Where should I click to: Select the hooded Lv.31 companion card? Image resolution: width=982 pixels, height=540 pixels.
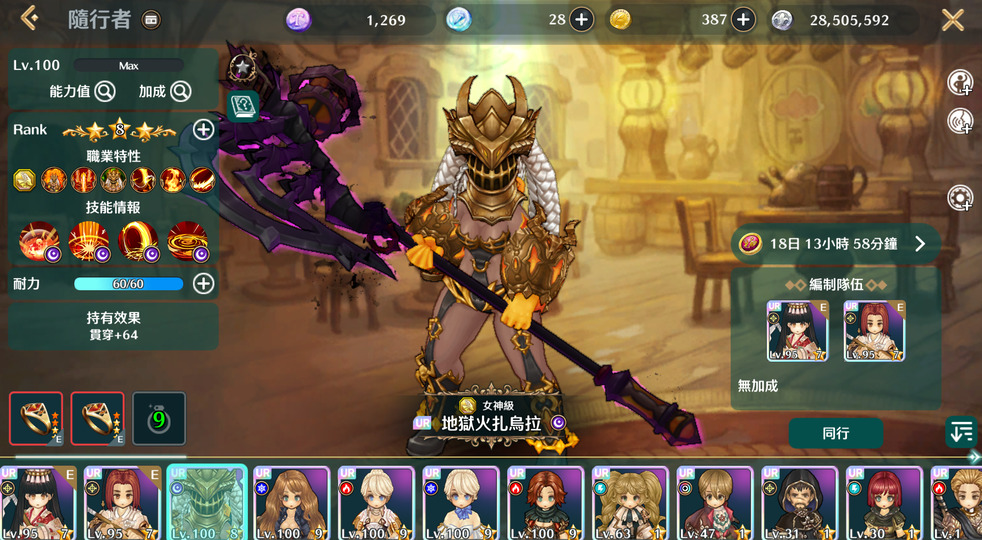(x=799, y=503)
